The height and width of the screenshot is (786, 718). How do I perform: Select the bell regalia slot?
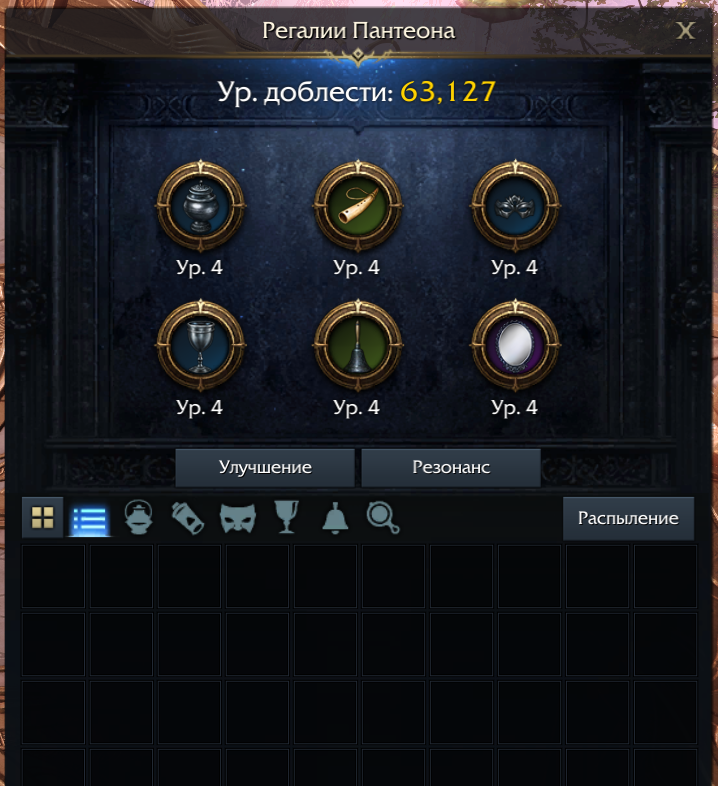click(x=357, y=345)
